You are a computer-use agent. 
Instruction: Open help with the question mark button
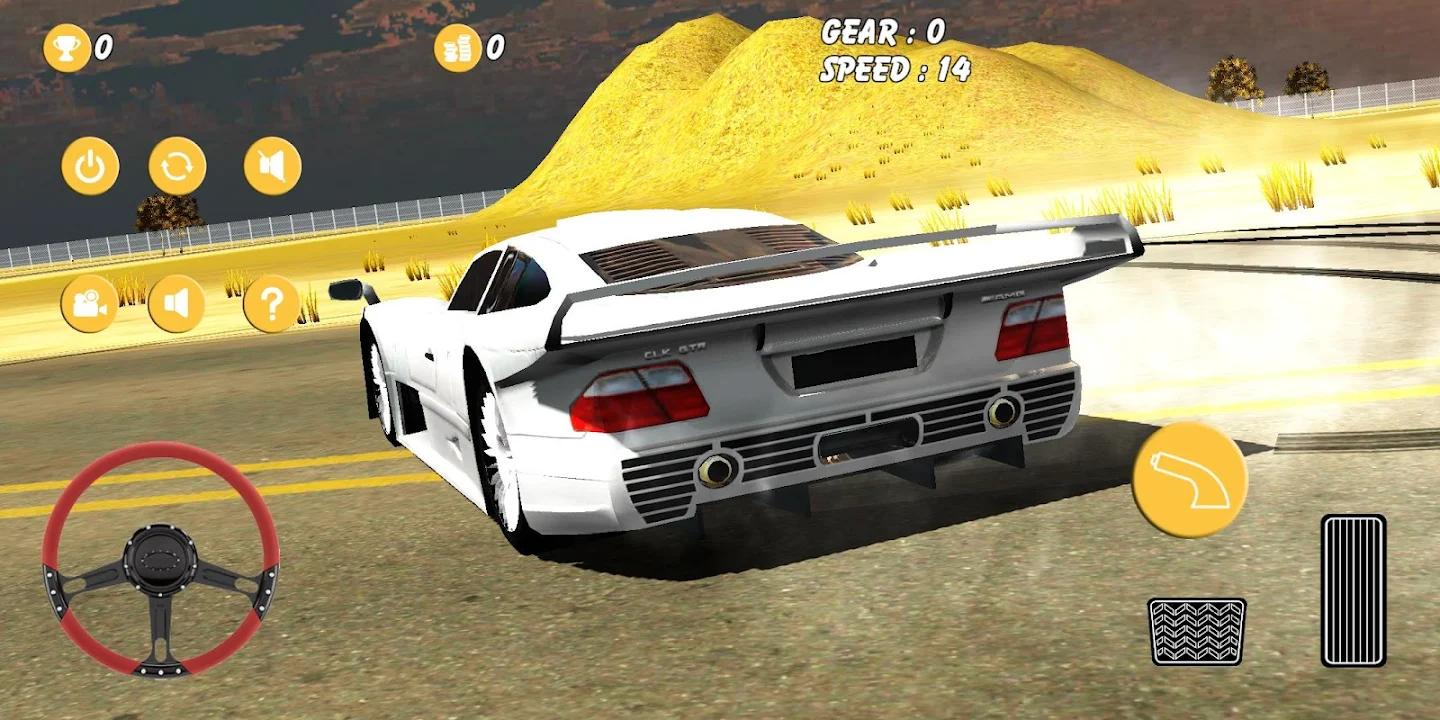click(272, 304)
